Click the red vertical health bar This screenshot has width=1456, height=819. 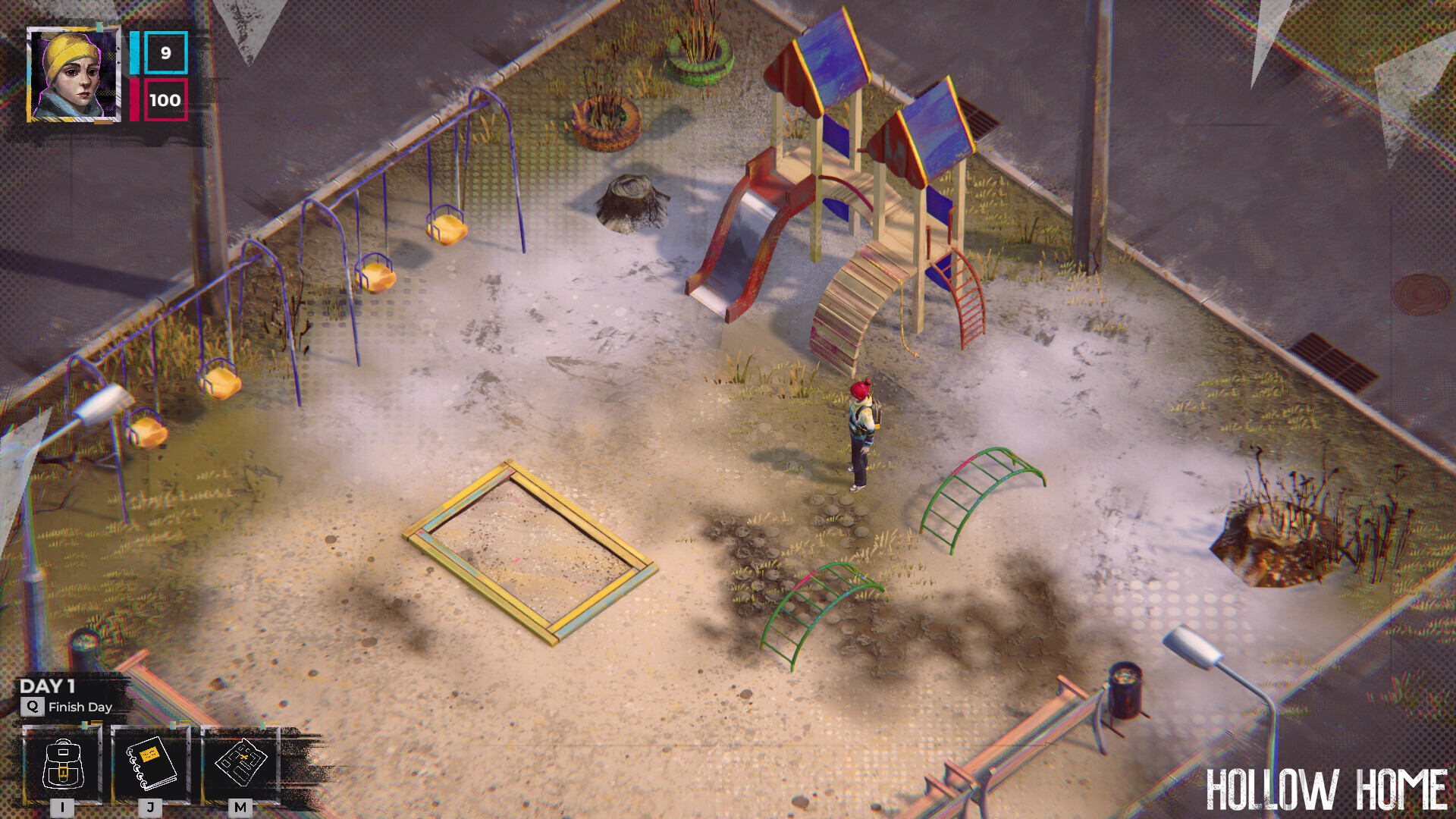click(135, 99)
